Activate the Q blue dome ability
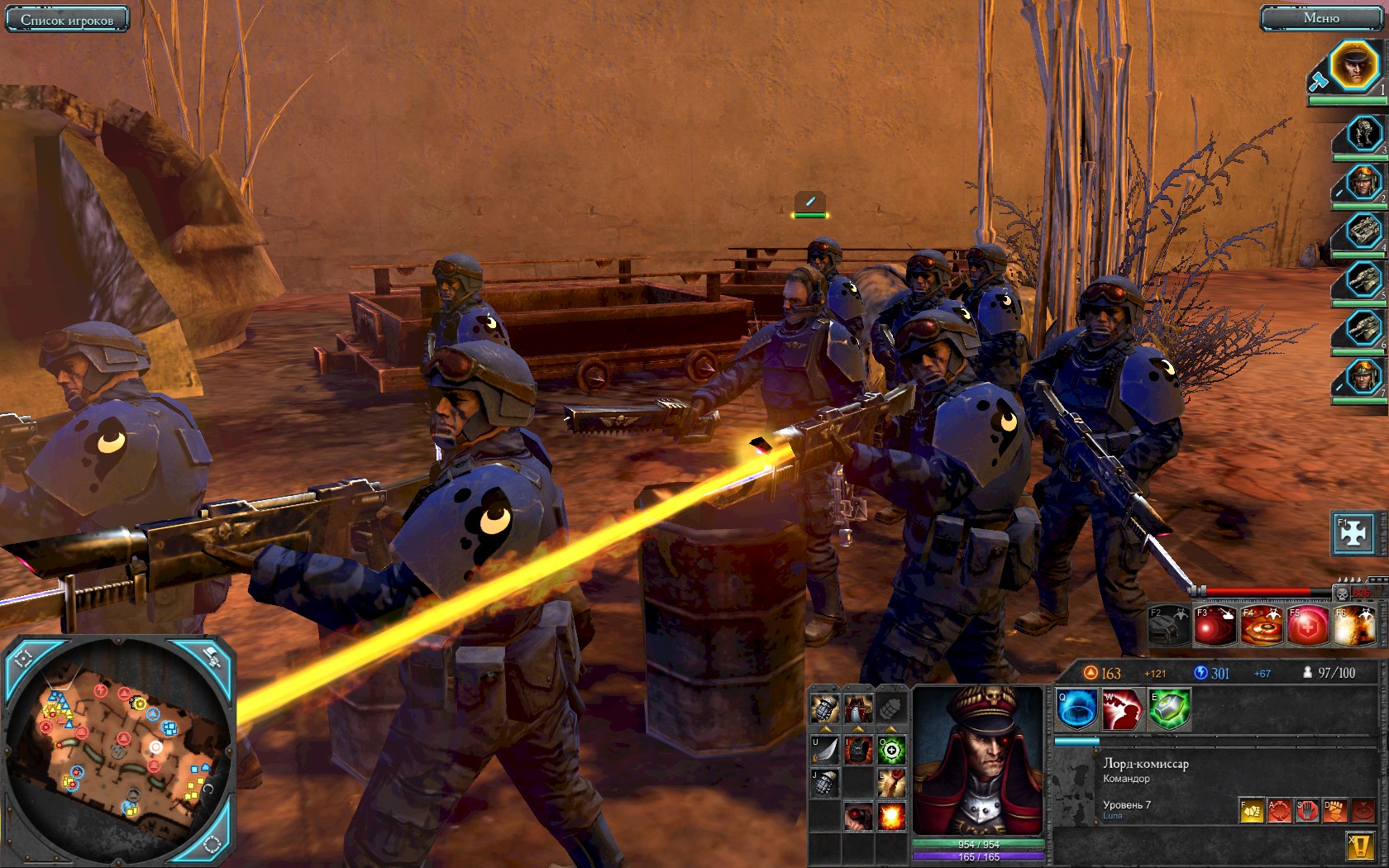 point(1076,710)
